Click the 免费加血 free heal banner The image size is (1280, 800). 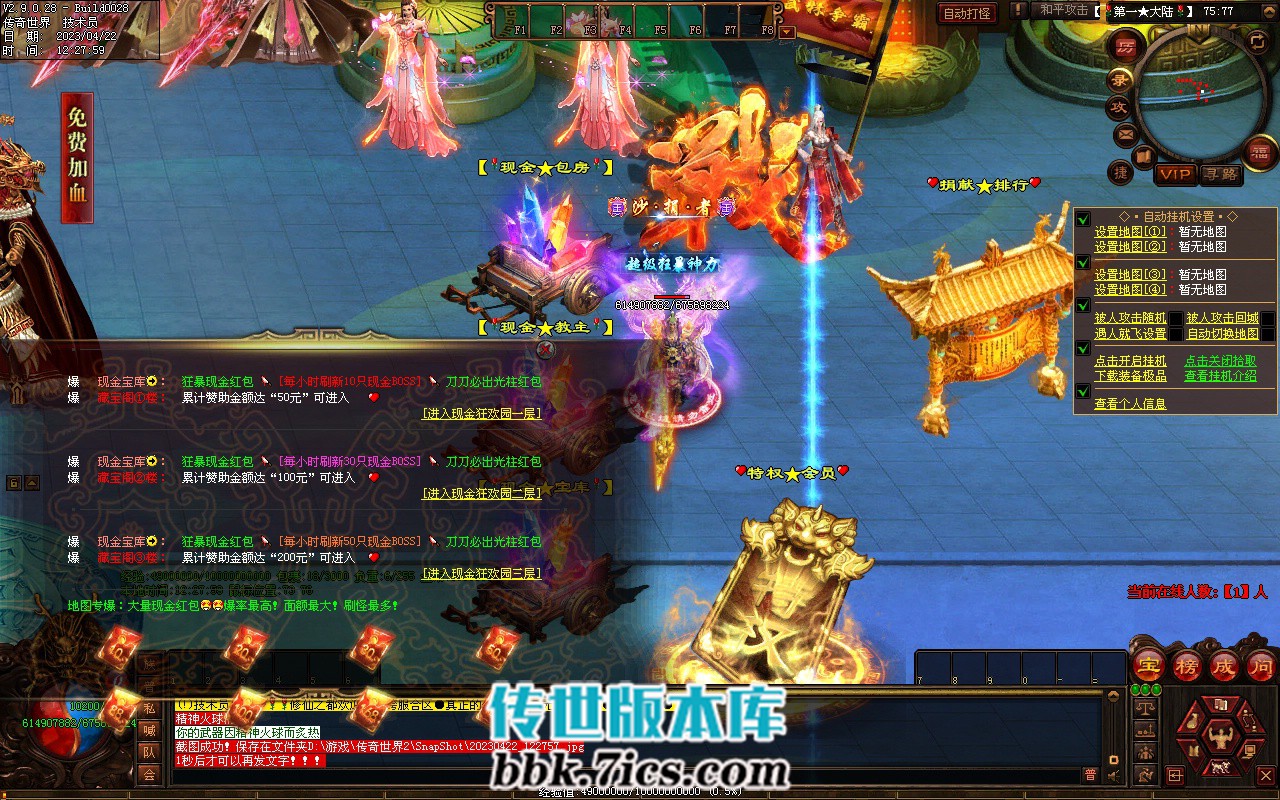click(77, 157)
